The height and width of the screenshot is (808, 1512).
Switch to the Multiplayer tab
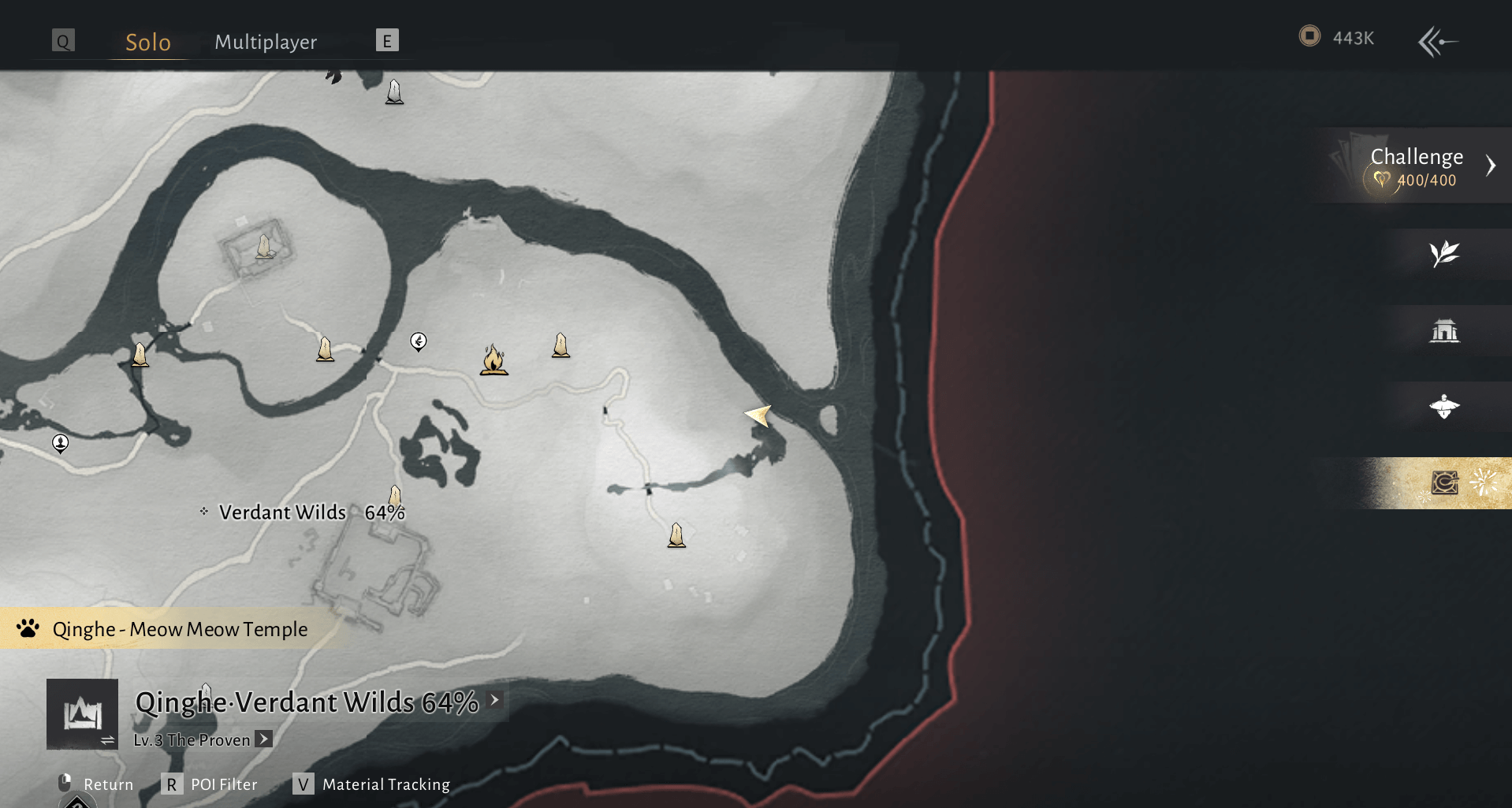[266, 42]
